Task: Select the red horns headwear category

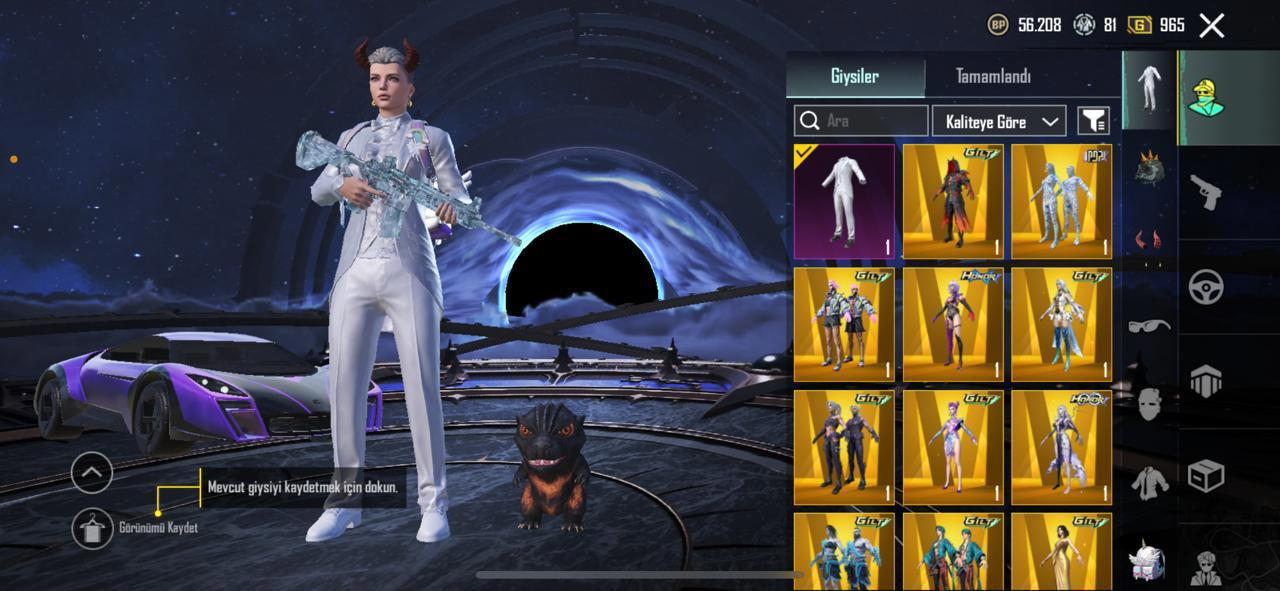Action: point(1149,239)
